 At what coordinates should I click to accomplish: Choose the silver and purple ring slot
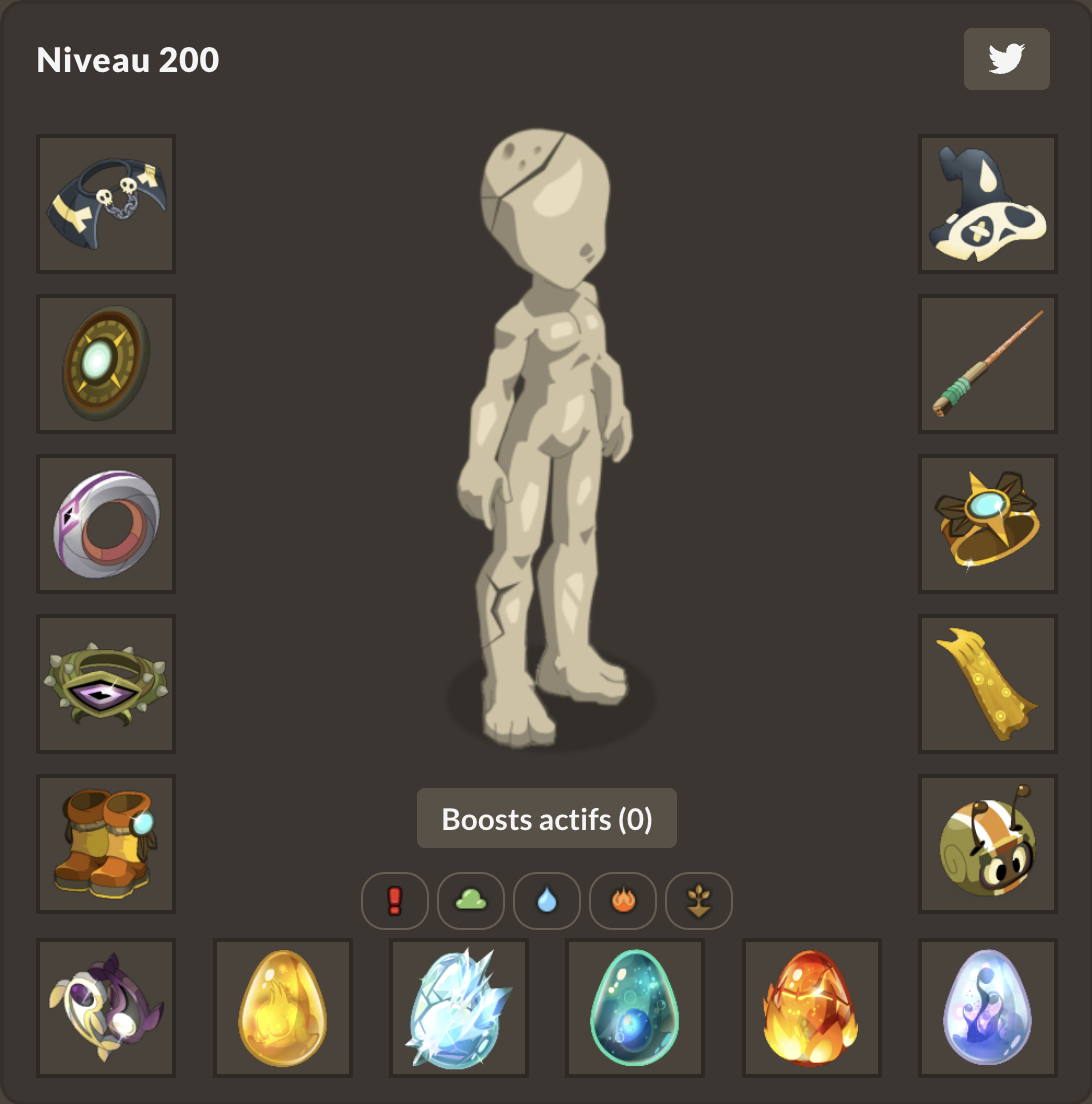click(106, 524)
